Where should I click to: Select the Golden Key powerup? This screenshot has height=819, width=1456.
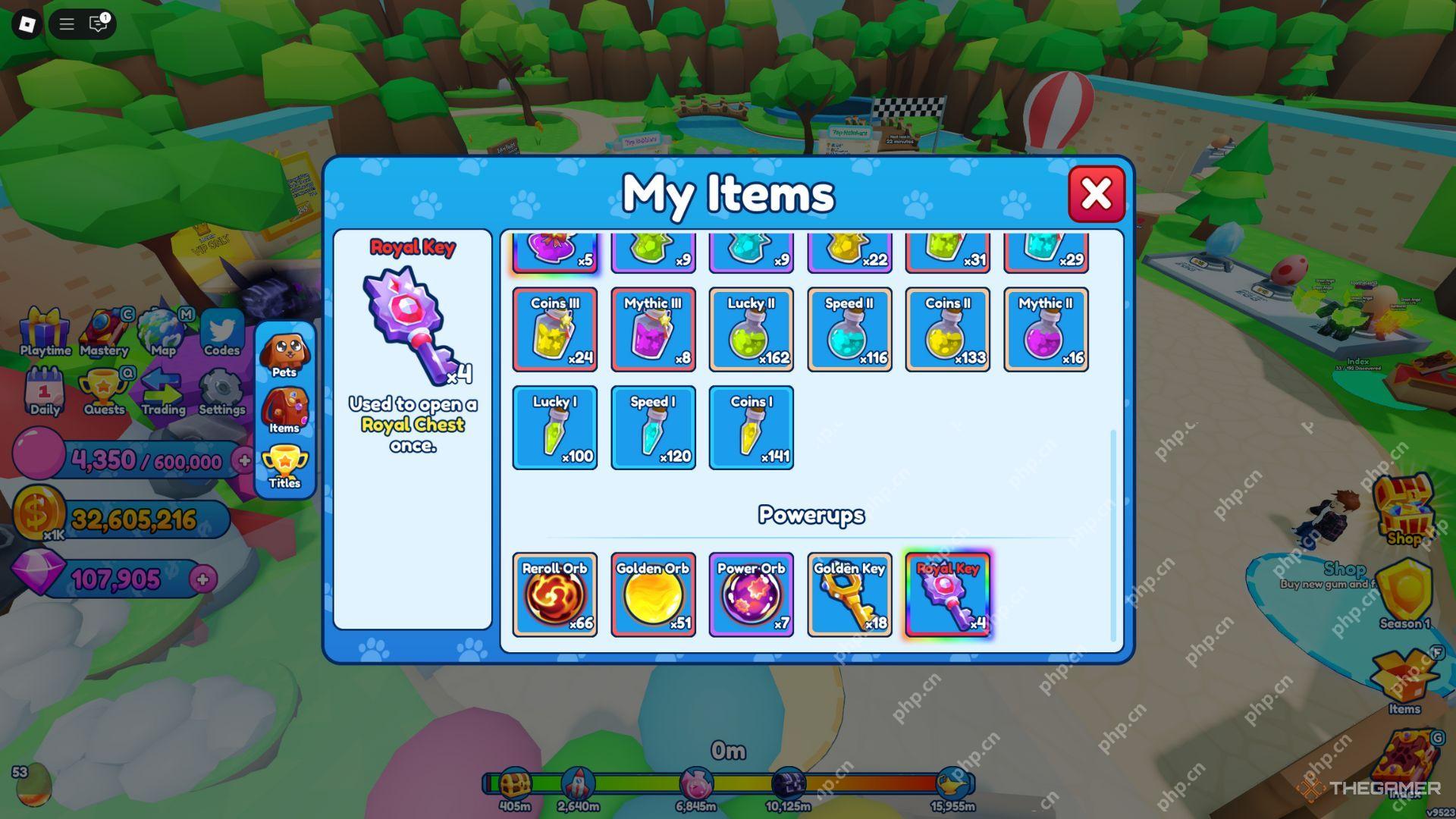pos(849,593)
